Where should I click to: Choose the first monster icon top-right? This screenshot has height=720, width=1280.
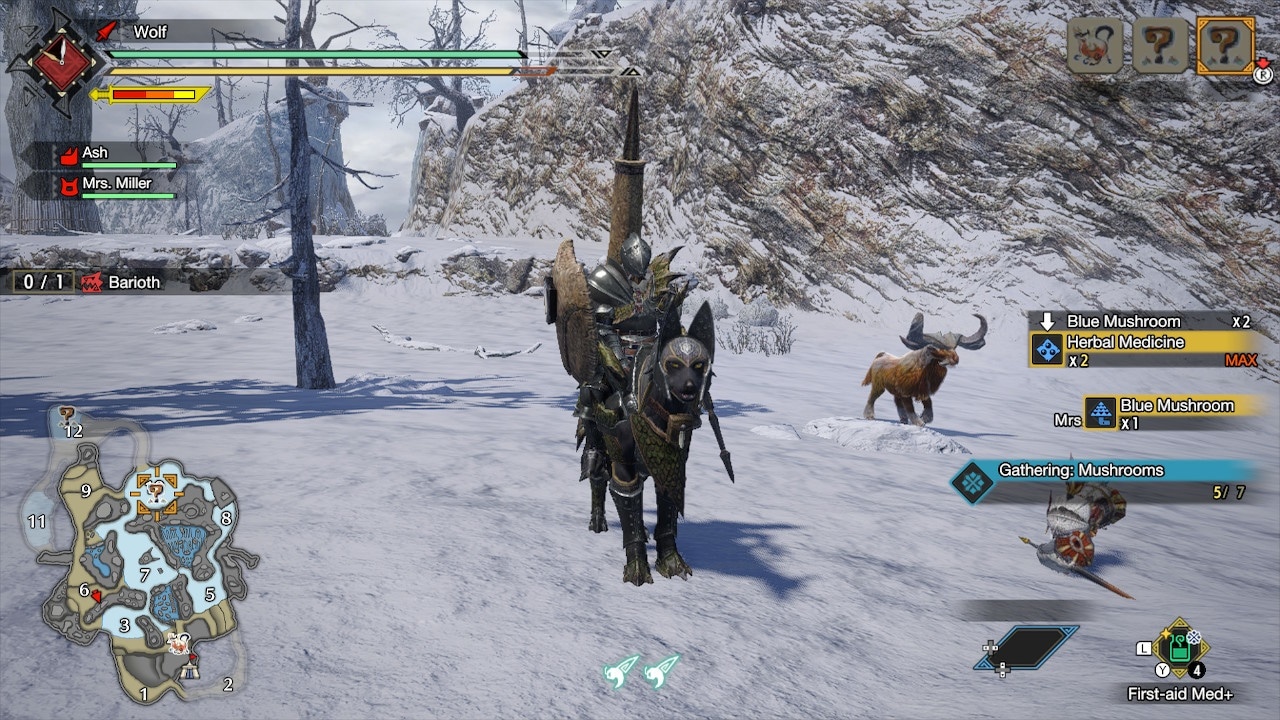tap(1095, 45)
